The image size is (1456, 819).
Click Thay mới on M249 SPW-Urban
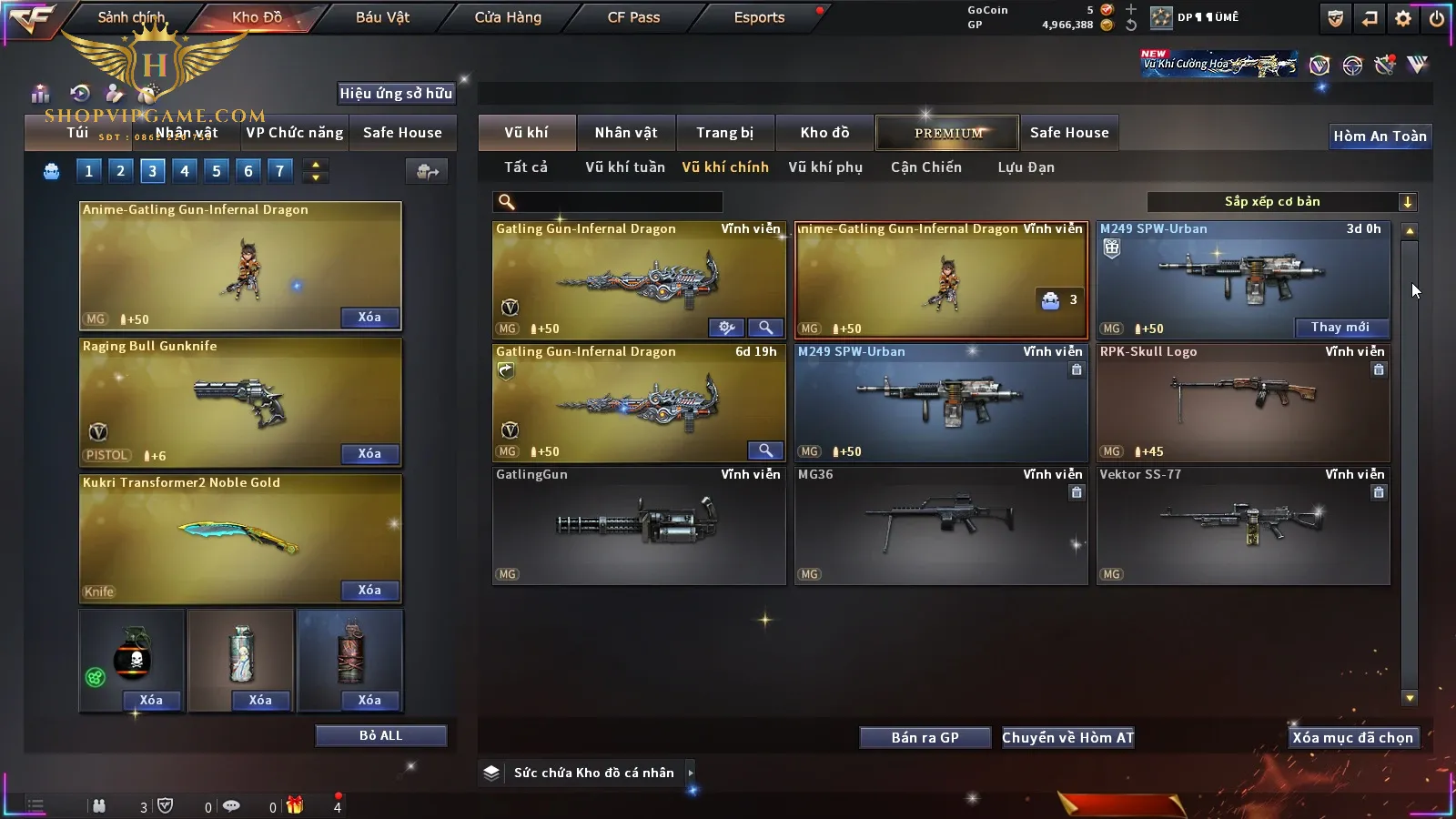tap(1340, 328)
